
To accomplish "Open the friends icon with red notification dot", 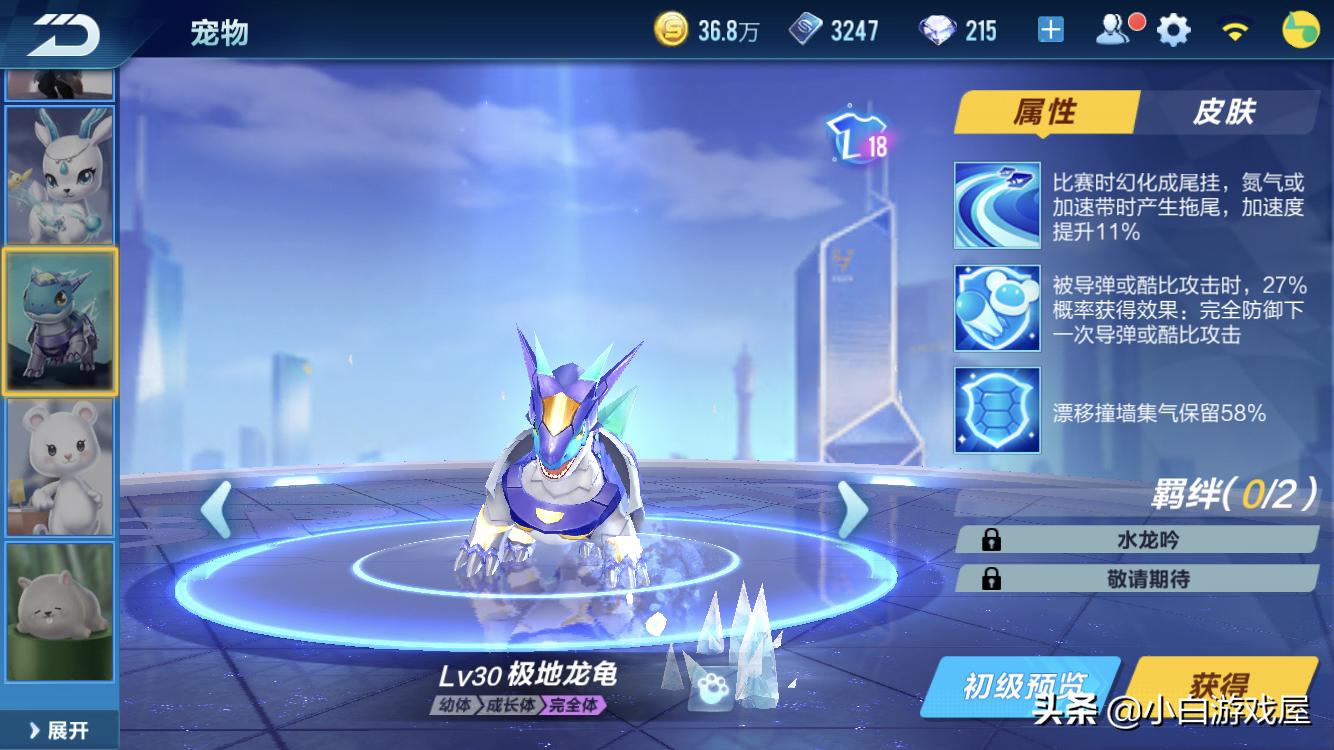I will coord(1113,29).
